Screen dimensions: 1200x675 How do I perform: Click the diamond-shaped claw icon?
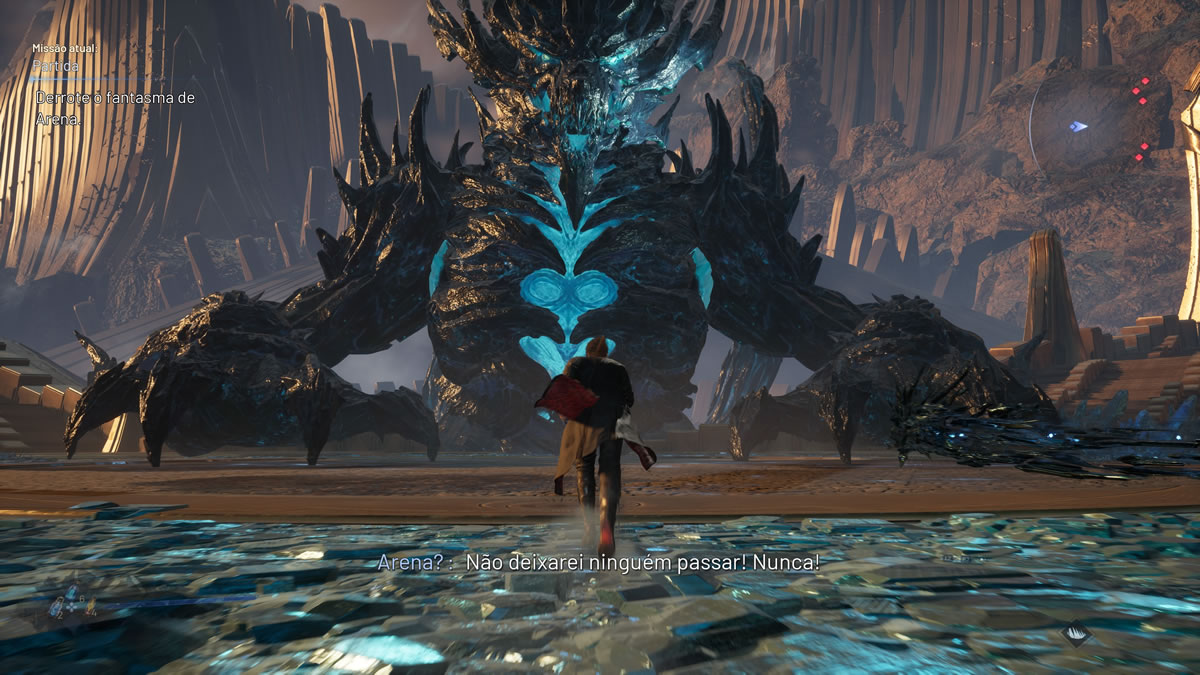[x=1076, y=633]
